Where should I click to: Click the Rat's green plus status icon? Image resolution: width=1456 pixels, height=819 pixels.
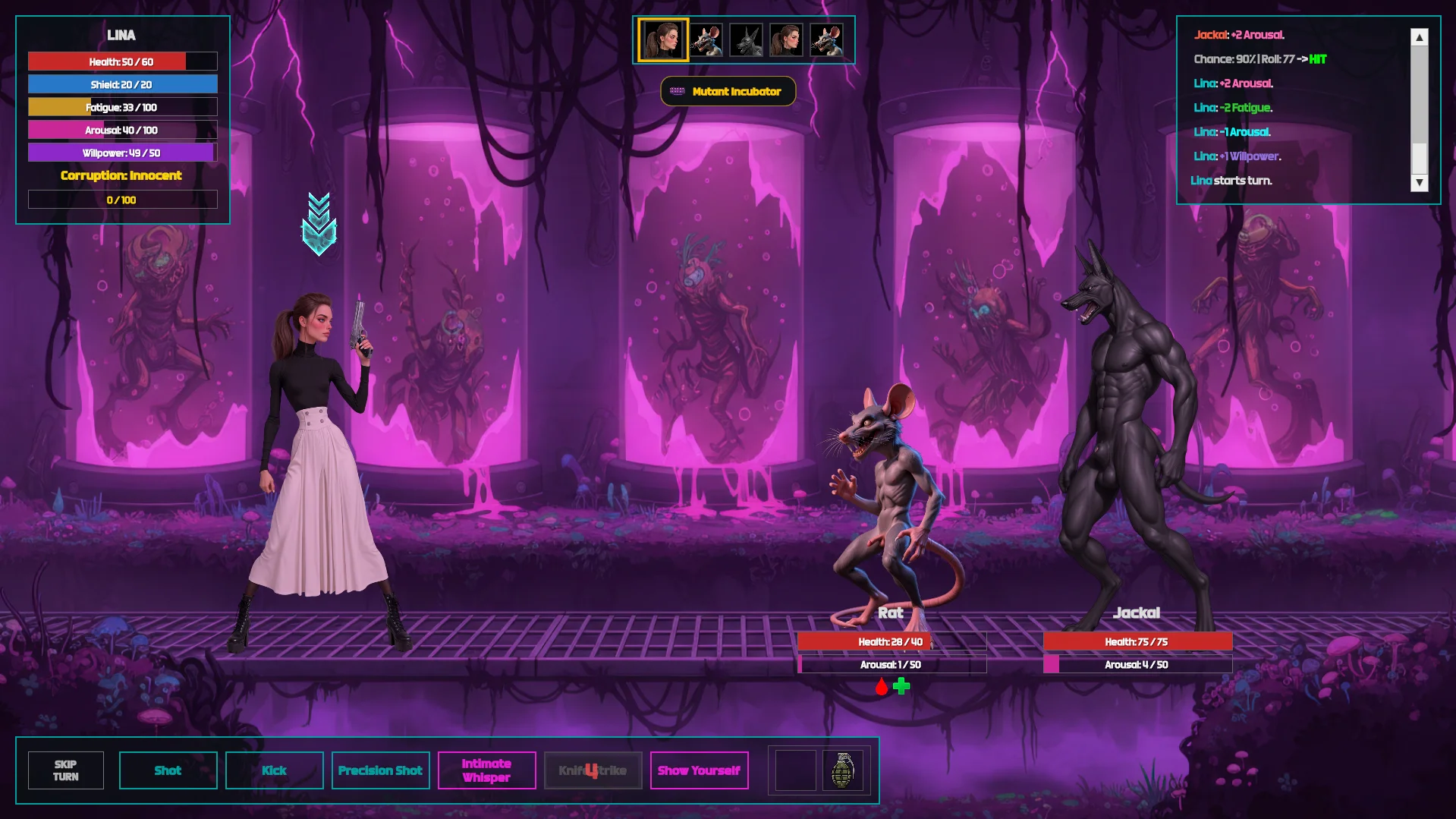pos(901,686)
